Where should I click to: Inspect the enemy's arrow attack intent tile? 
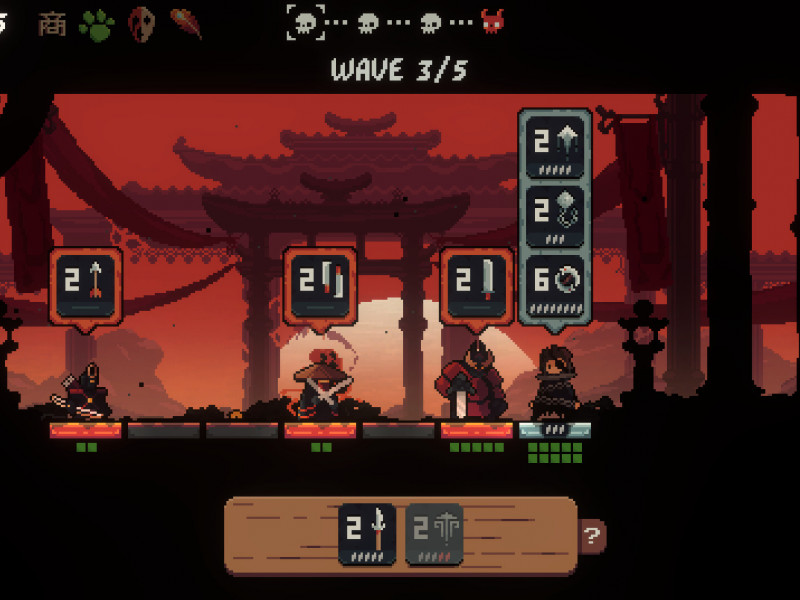(86, 287)
